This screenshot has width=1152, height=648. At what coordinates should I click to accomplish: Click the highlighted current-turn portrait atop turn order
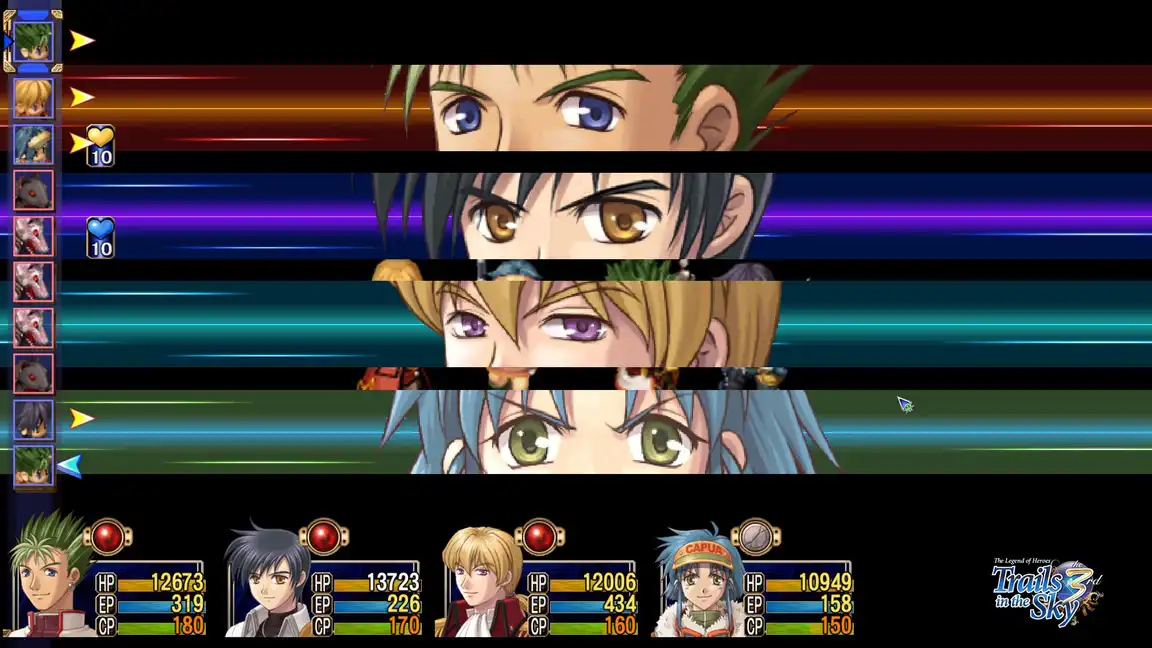(x=33, y=41)
